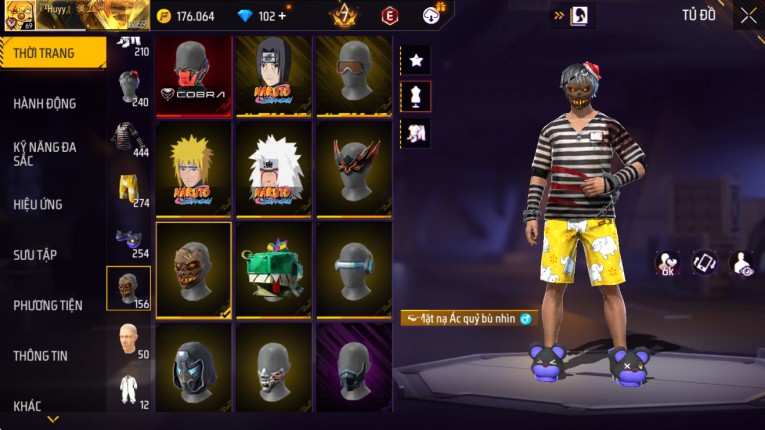Go to the HIỆU ỨNG tab
This screenshot has height=430, width=765.
(38, 204)
